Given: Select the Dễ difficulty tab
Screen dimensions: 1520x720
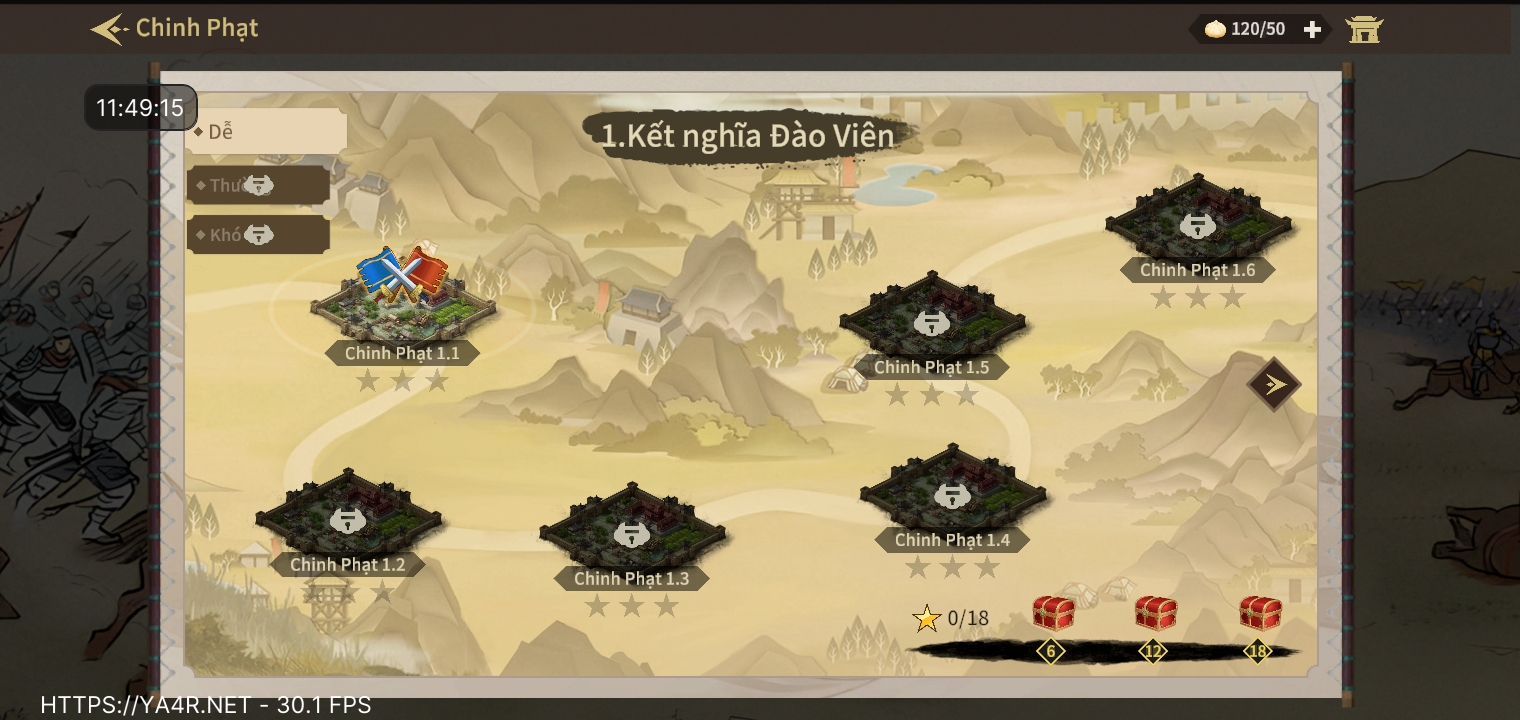Looking at the screenshot, I should coord(266,131).
